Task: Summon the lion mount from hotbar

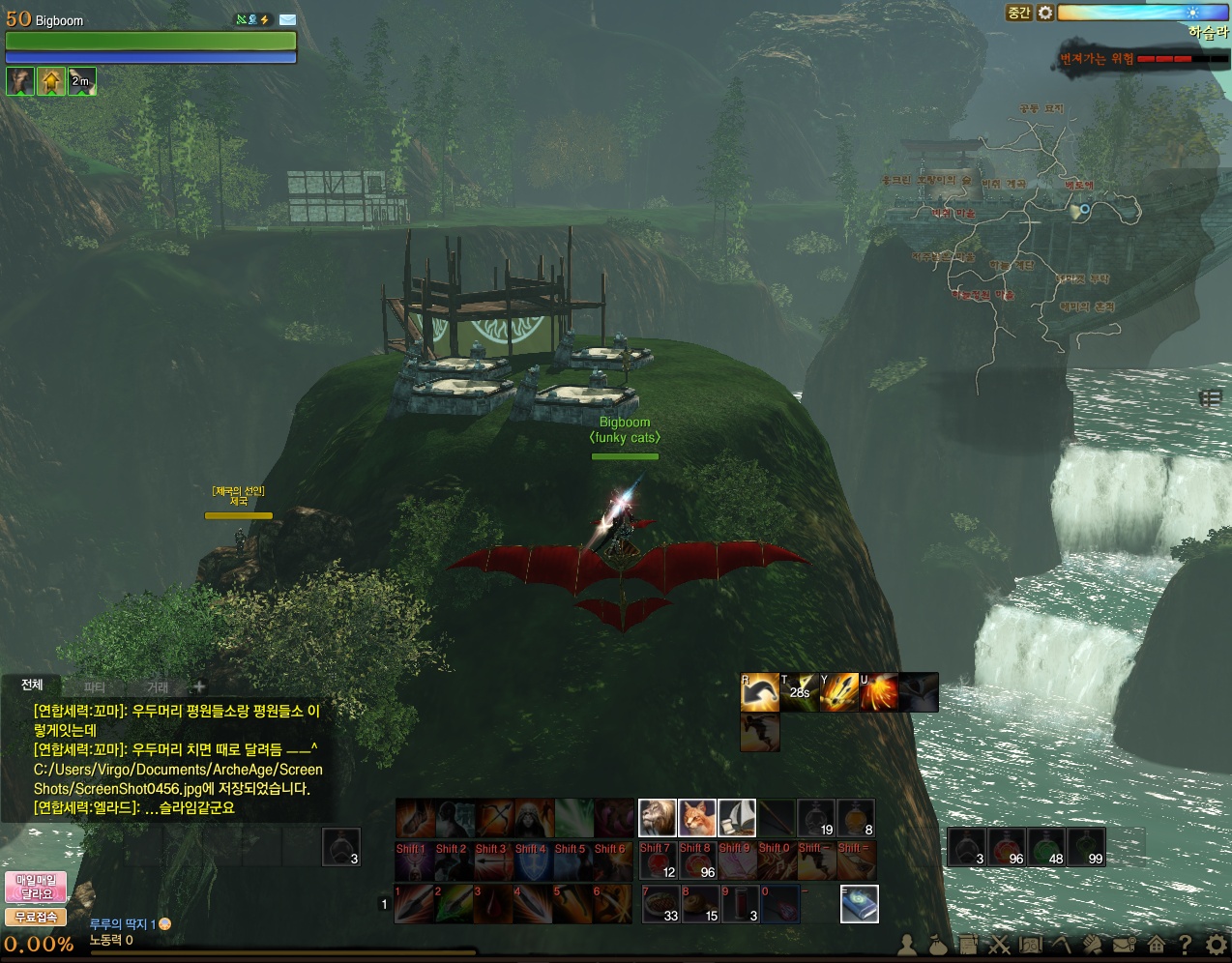Action: tap(658, 818)
